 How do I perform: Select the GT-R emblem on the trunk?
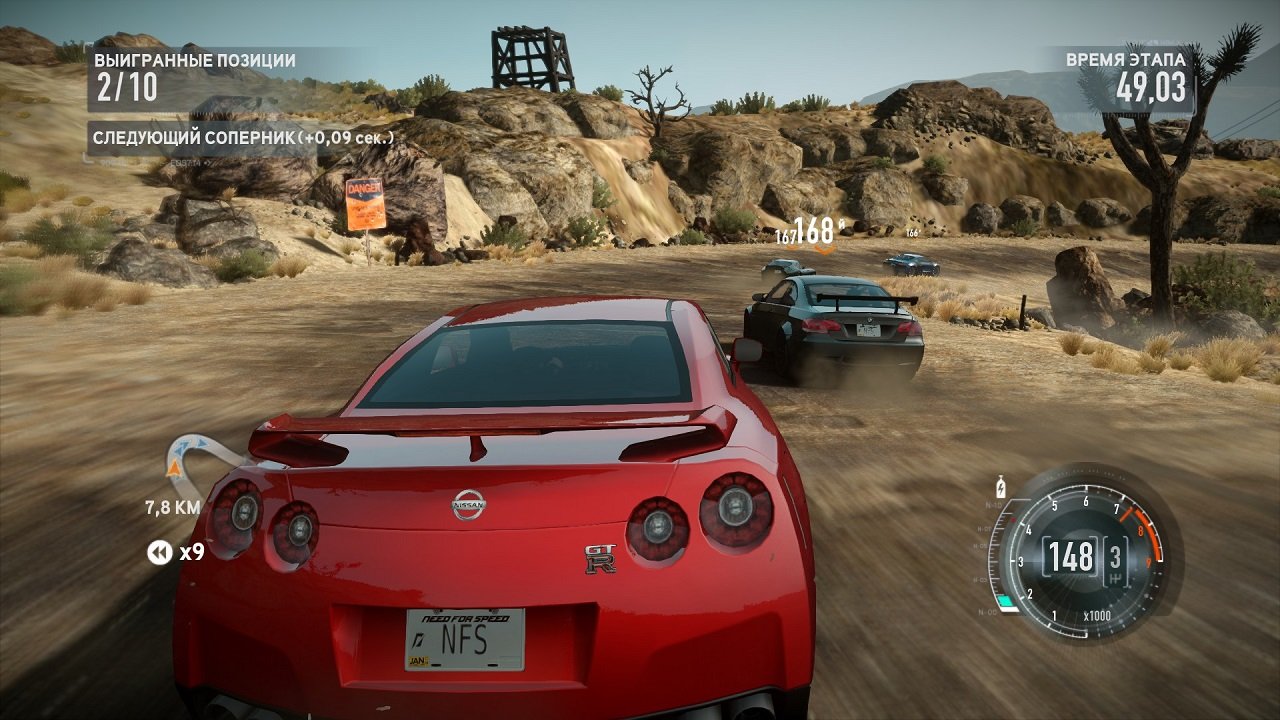[601, 560]
